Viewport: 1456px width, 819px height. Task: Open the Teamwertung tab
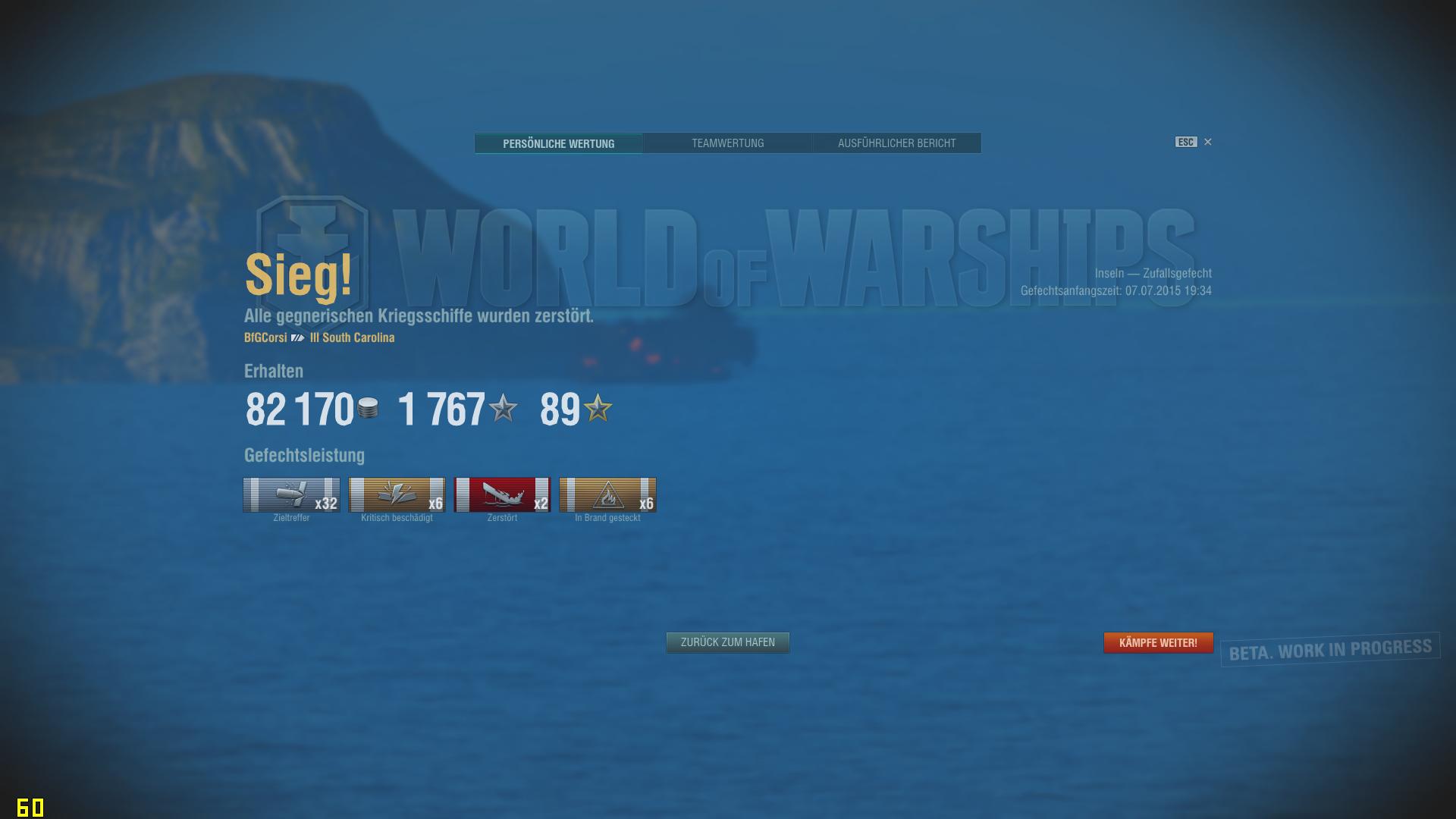pyautogui.click(x=727, y=143)
